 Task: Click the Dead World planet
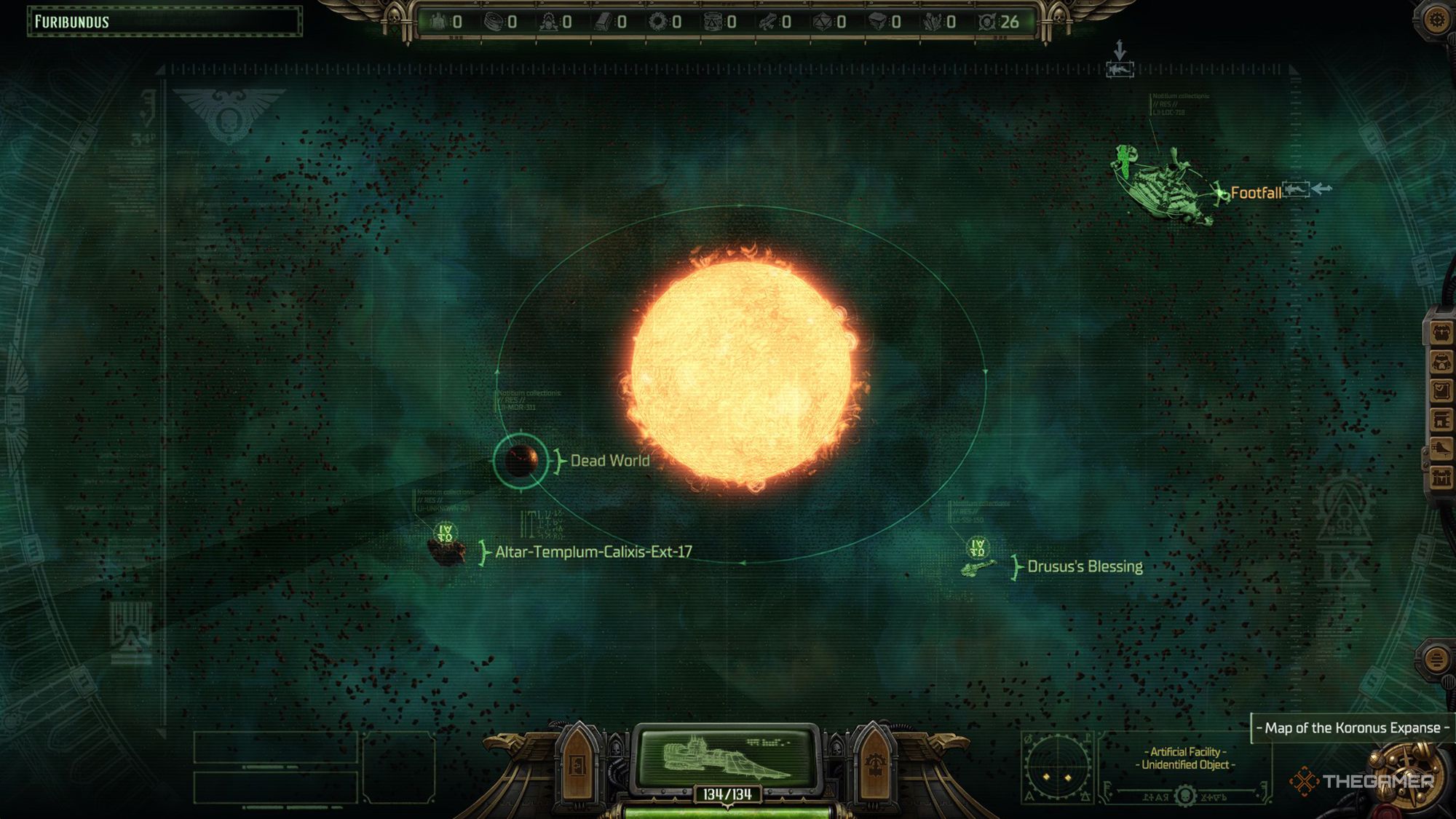[x=521, y=461]
